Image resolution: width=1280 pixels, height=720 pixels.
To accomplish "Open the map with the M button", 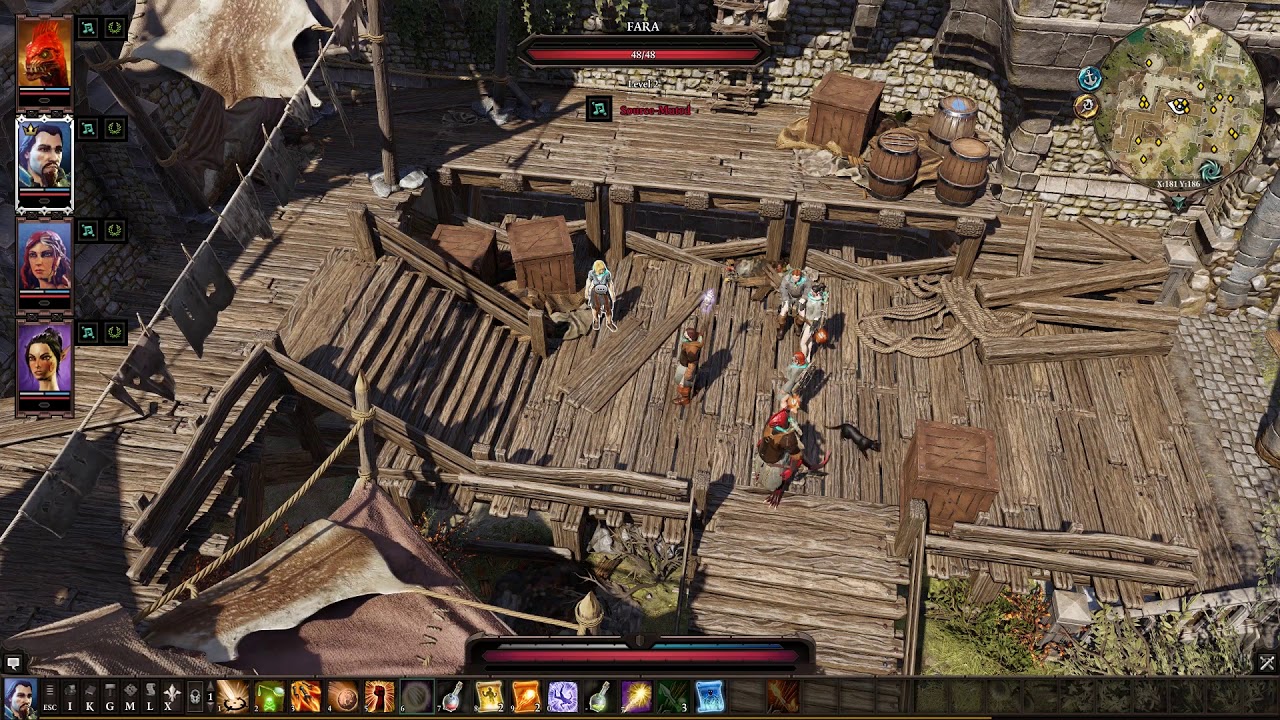I will pos(130,696).
